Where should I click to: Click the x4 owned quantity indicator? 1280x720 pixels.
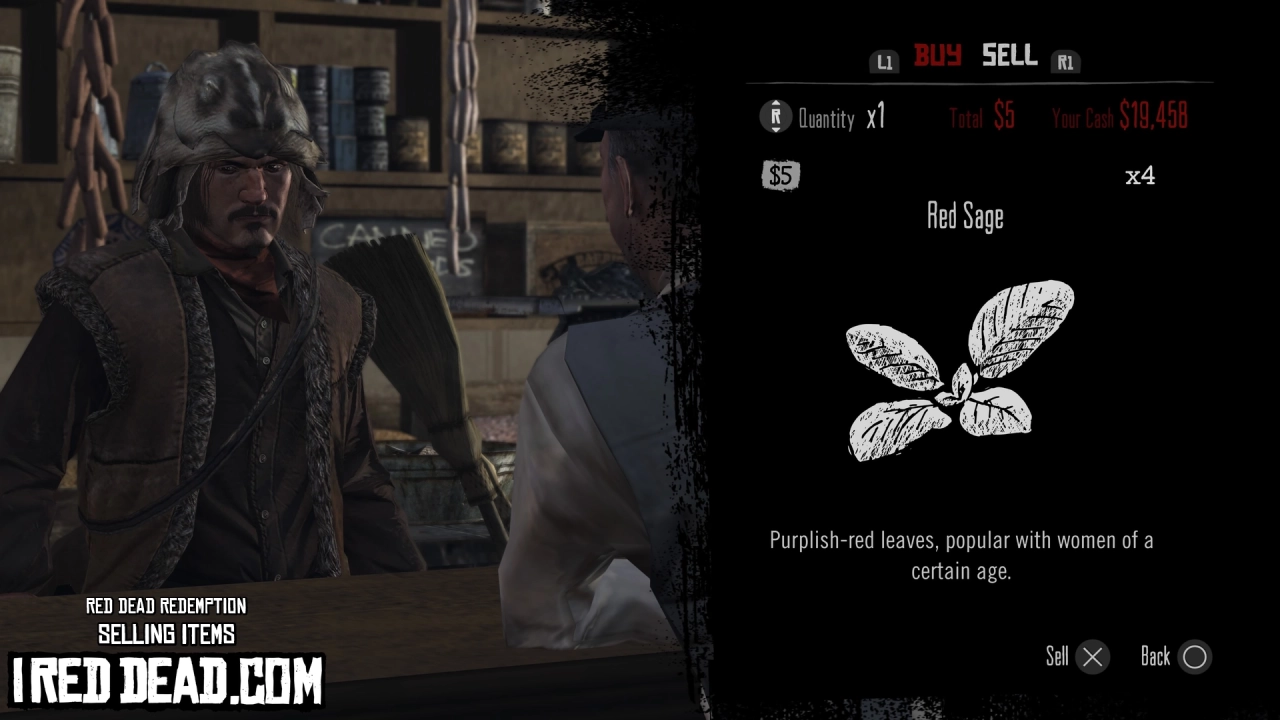click(x=1142, y=176)
